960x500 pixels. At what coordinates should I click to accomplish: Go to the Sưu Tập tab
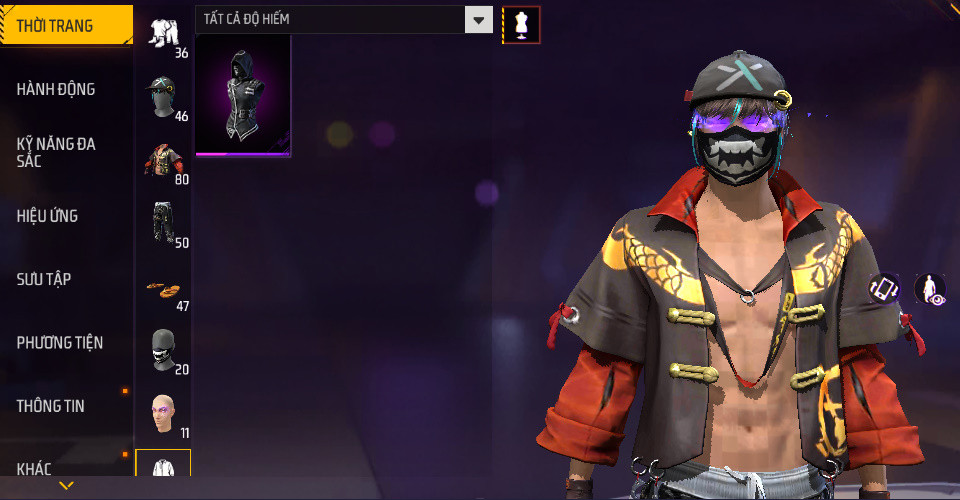pyautogui.click(x=66, y=279)
